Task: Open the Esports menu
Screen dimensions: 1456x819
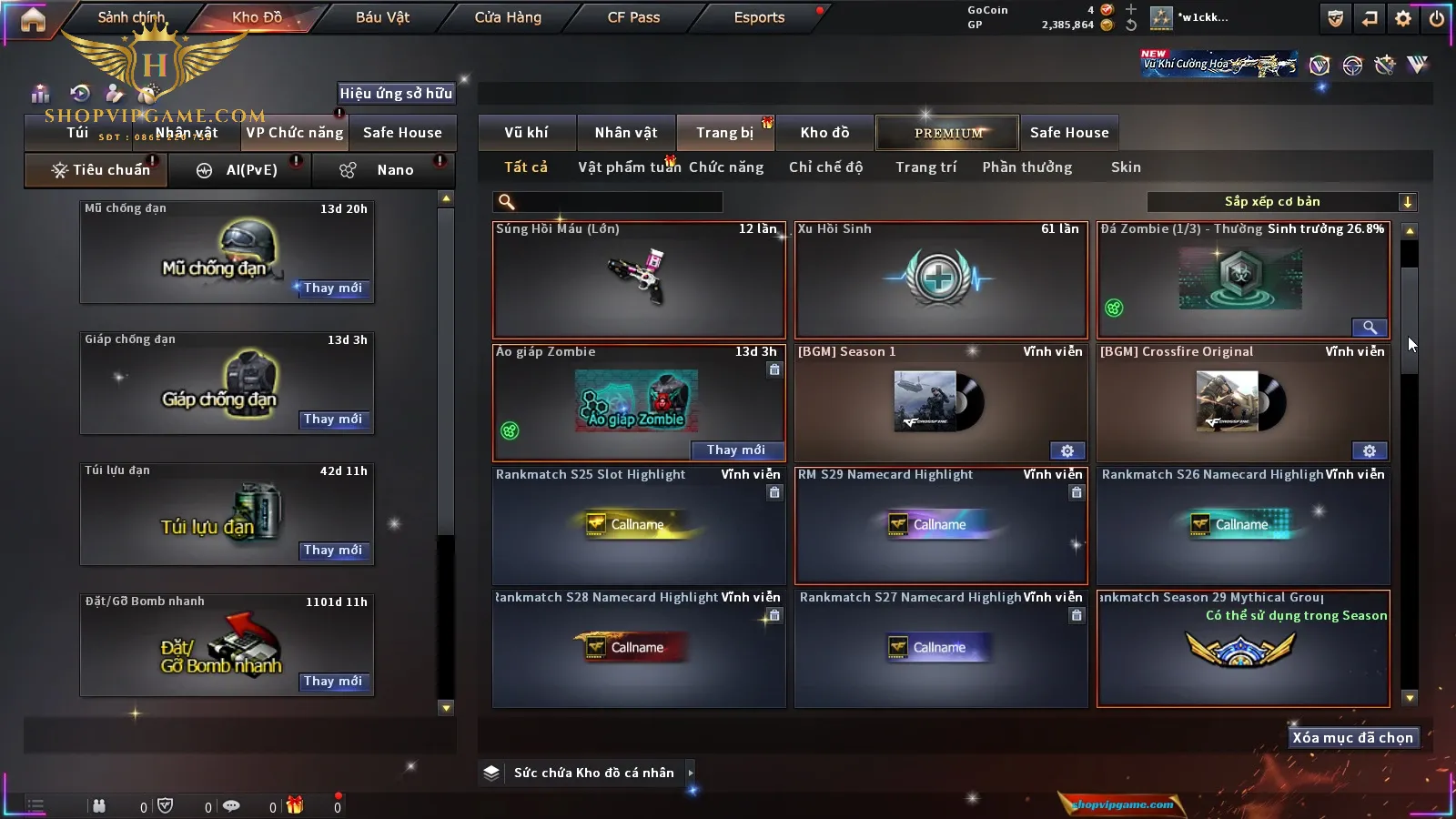Action: [x=759, y=17]
